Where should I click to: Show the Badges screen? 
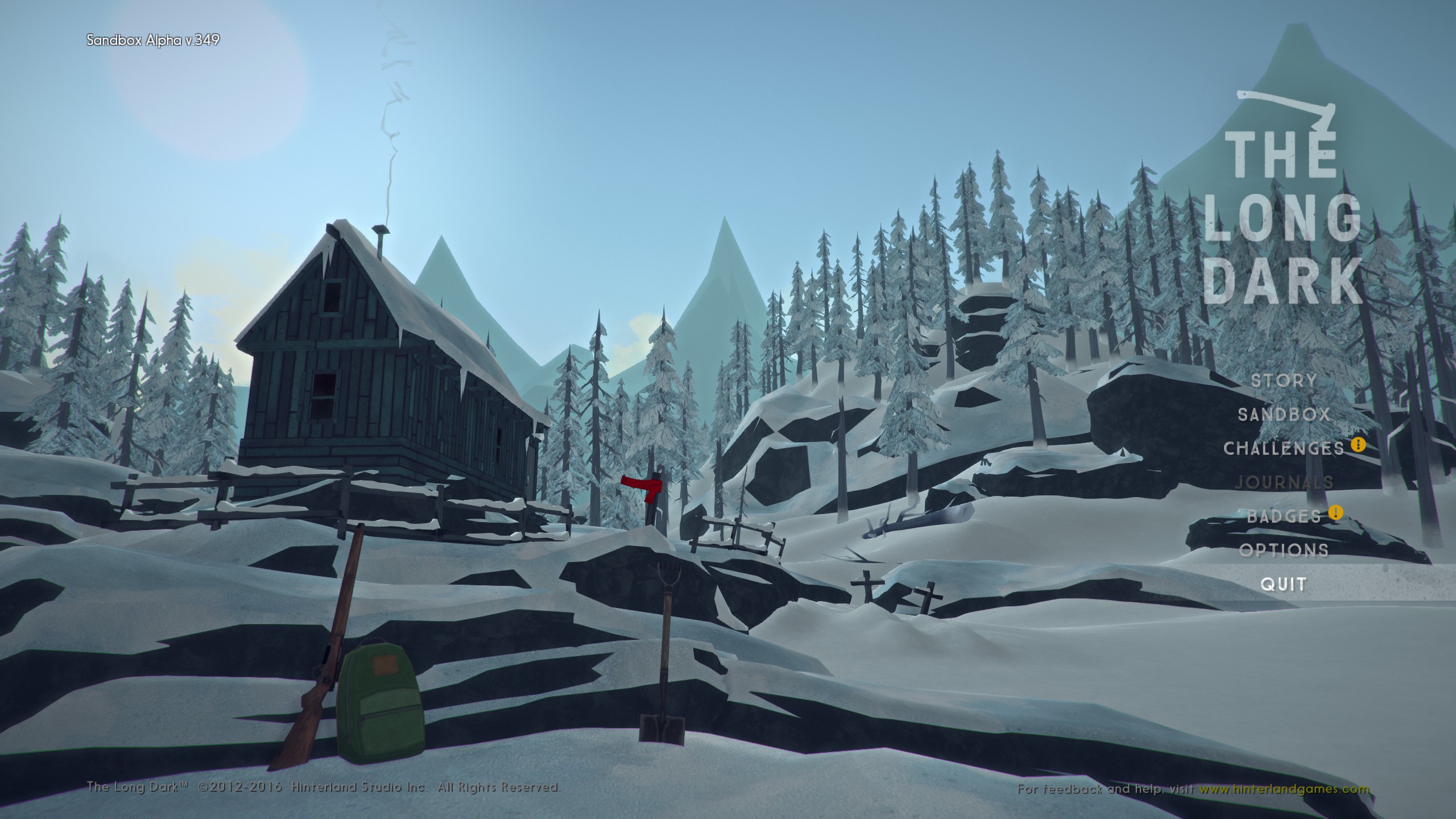click(1284, 516)
